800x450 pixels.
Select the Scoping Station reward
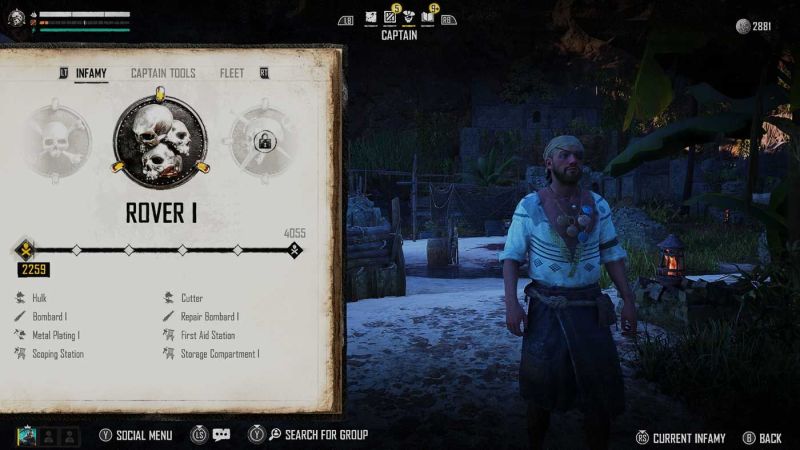click(57, 354)
